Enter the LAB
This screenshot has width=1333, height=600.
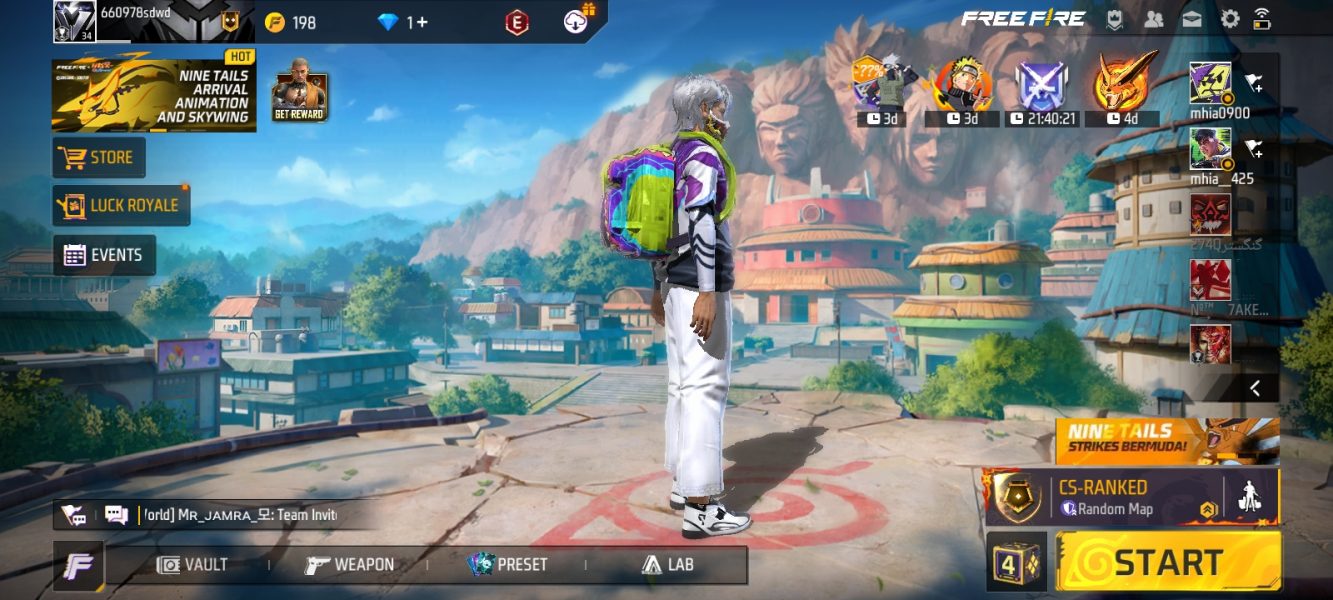tap(668, 565)
